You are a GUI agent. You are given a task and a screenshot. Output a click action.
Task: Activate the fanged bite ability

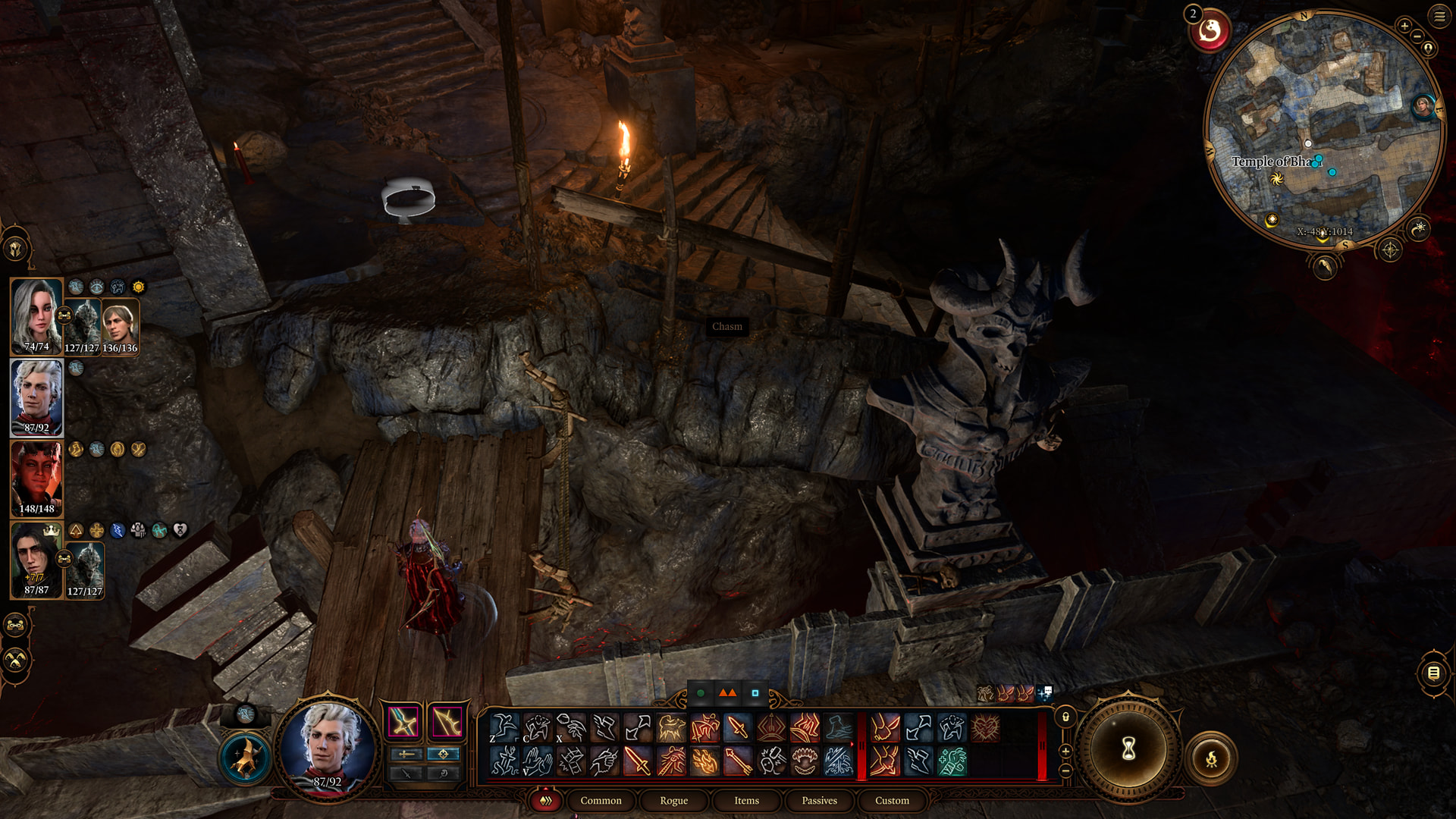tap(805, 761)
